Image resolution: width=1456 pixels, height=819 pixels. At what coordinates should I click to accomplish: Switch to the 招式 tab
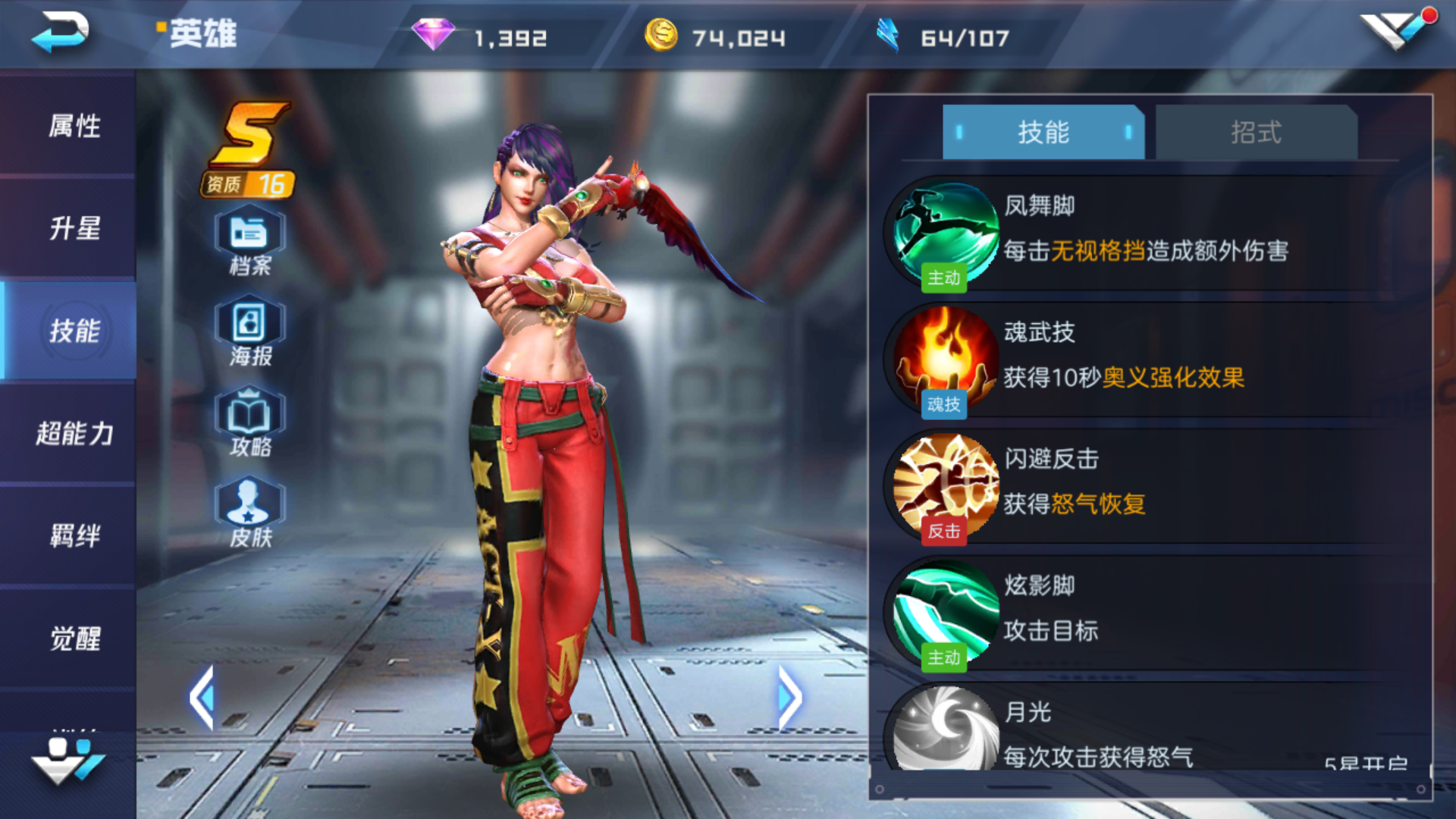pos(1255,132)
